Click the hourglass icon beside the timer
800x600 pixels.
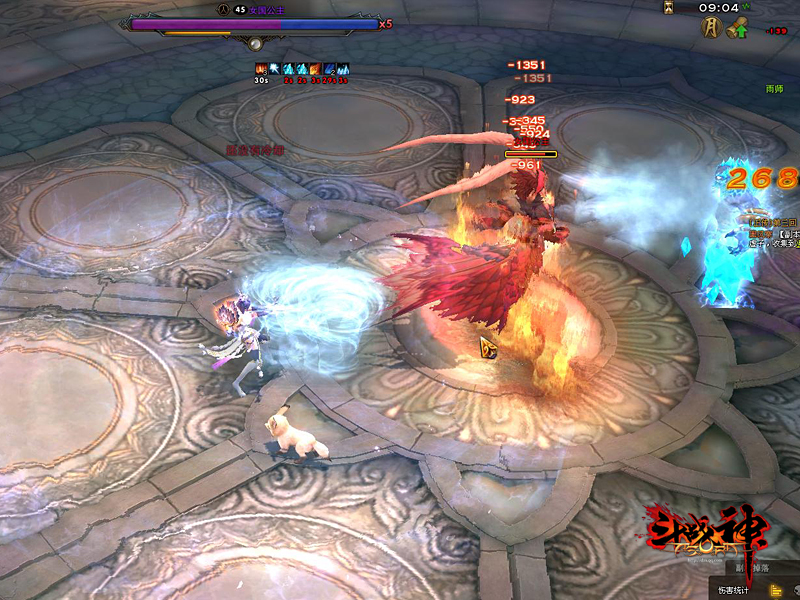click(669, 7)
